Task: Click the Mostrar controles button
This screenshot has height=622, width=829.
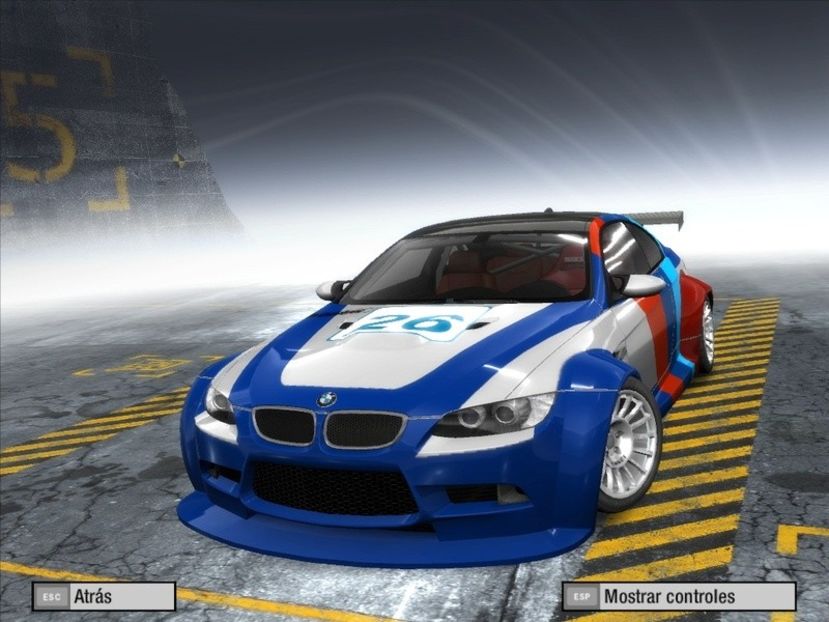Action: coord(679,597)
